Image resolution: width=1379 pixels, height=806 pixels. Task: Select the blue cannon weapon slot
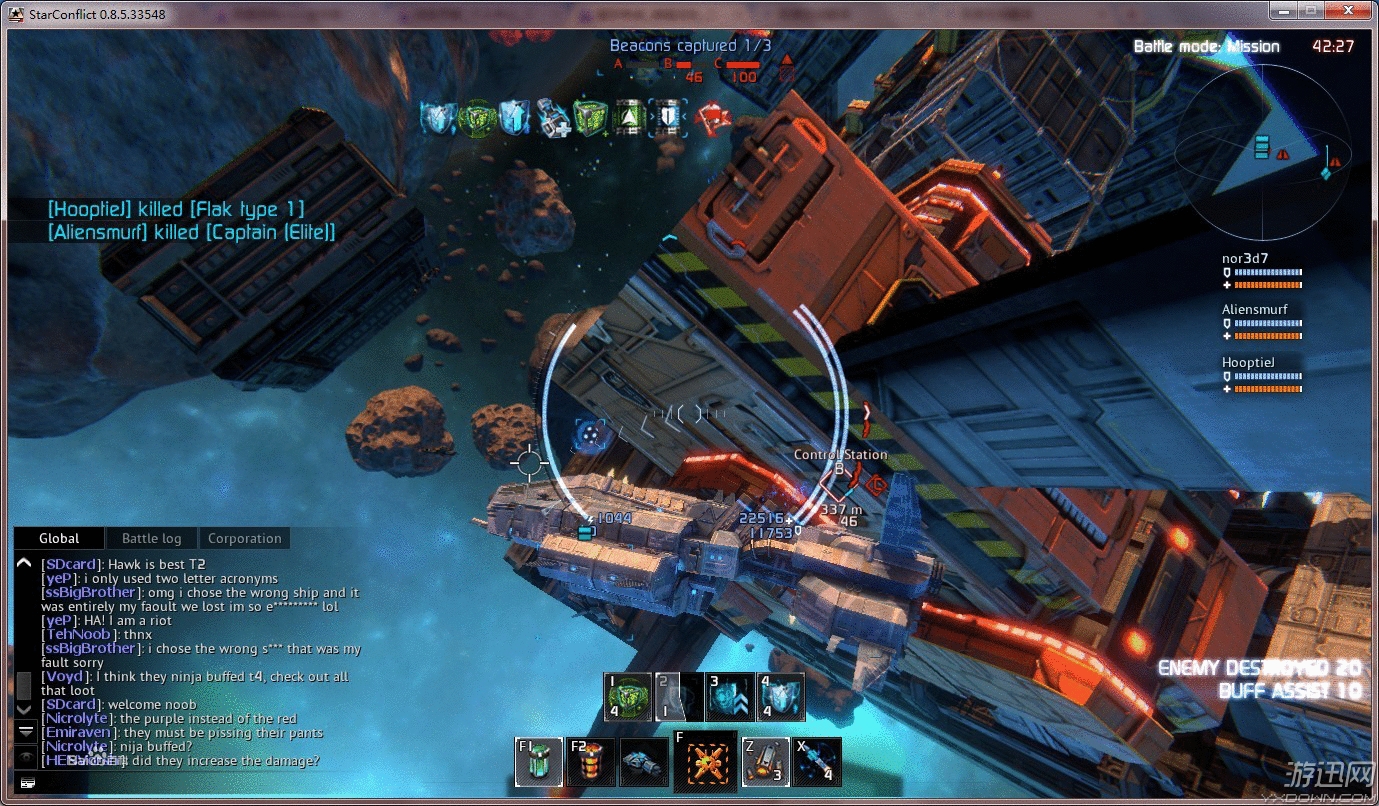[x=643, y=762]
